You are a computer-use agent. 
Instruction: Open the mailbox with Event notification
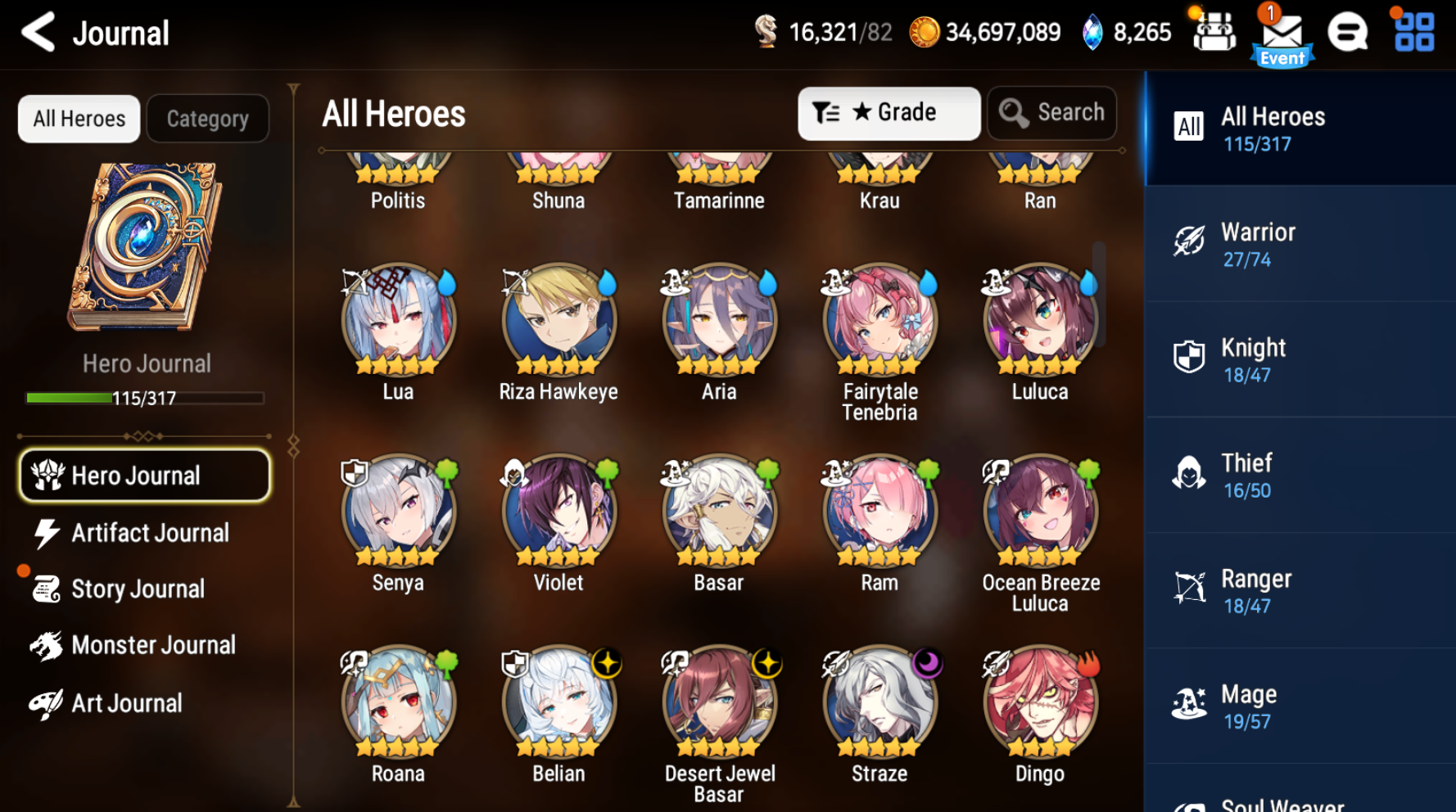point(1282,33)
